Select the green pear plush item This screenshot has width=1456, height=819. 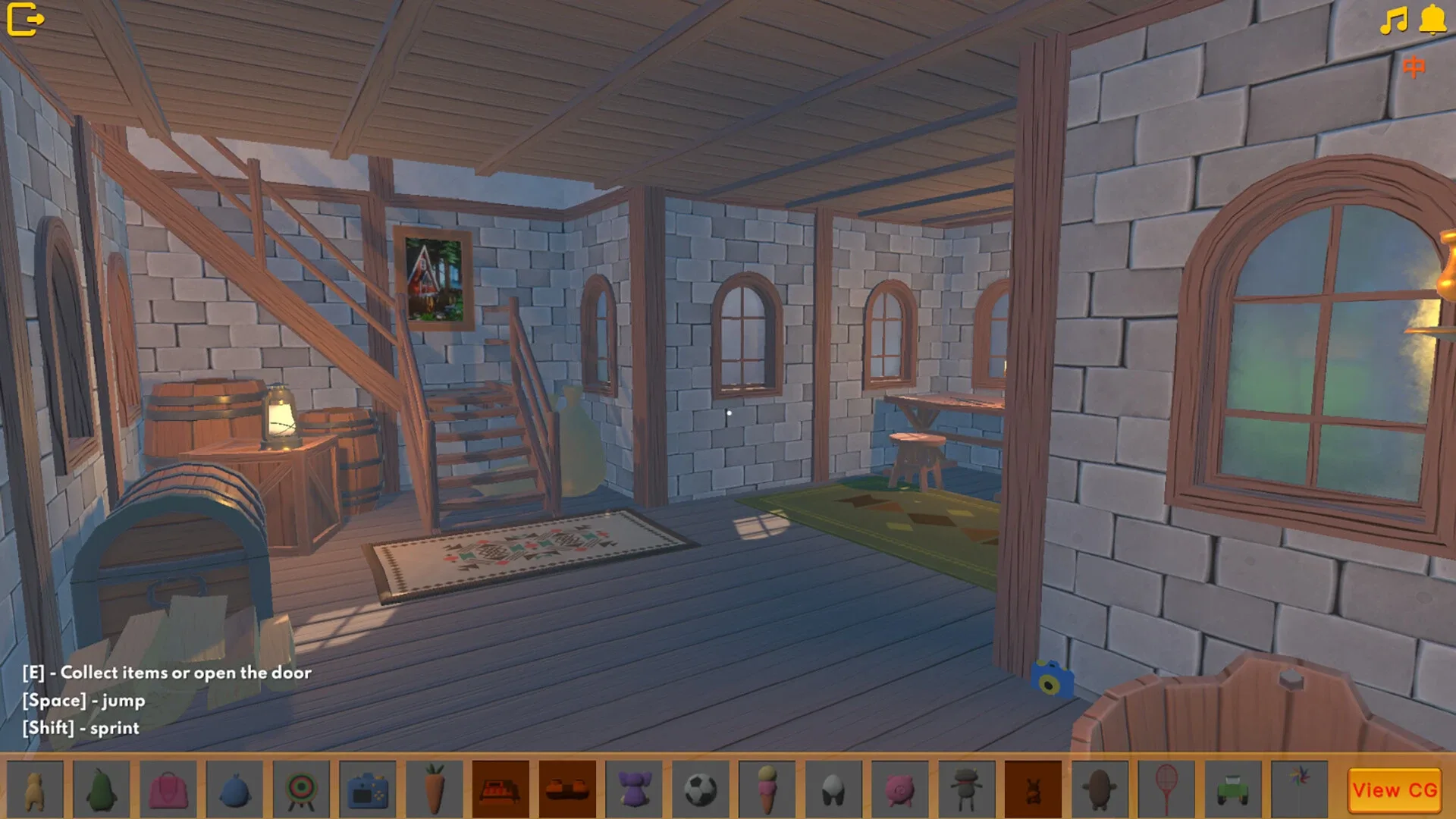click(x=101, y=789)
